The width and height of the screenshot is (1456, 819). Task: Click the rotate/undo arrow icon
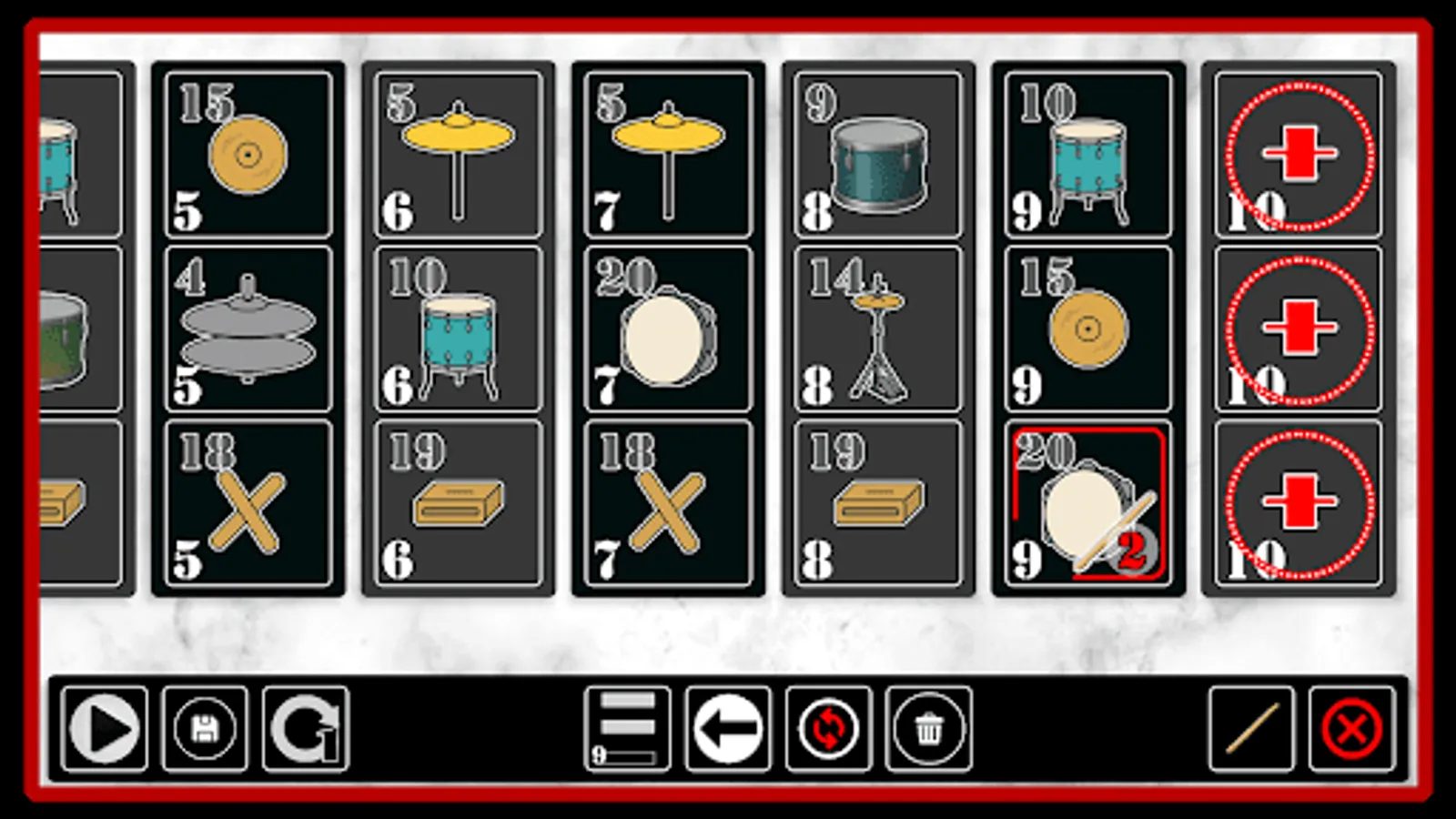tap(304, 727)
